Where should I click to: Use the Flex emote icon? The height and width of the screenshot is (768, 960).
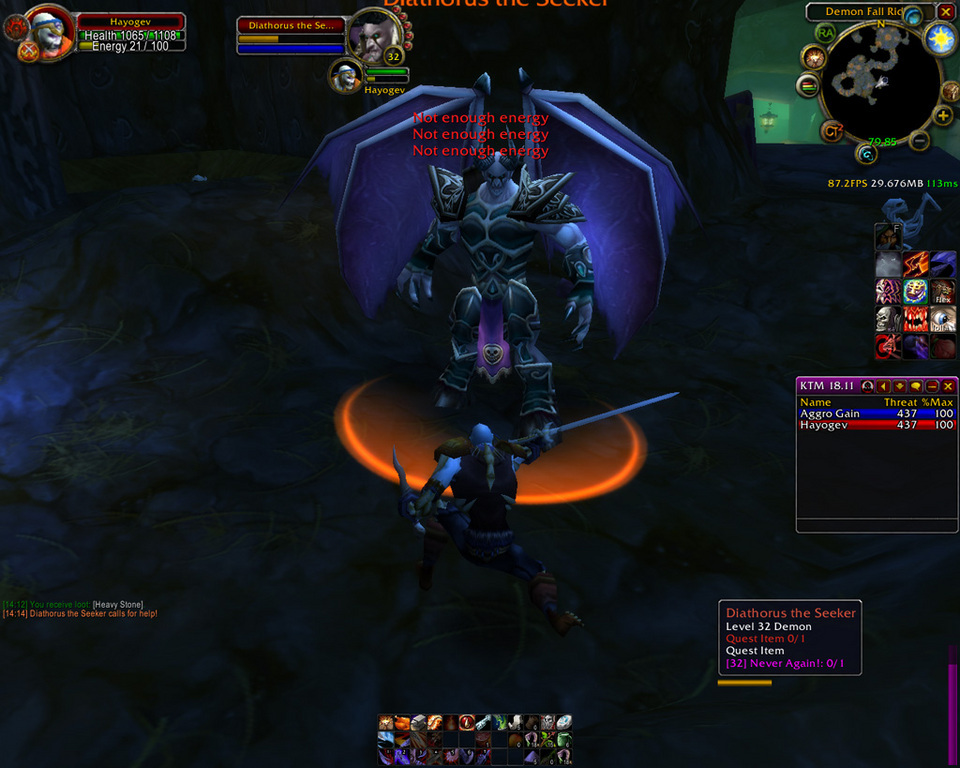[943, 292]
